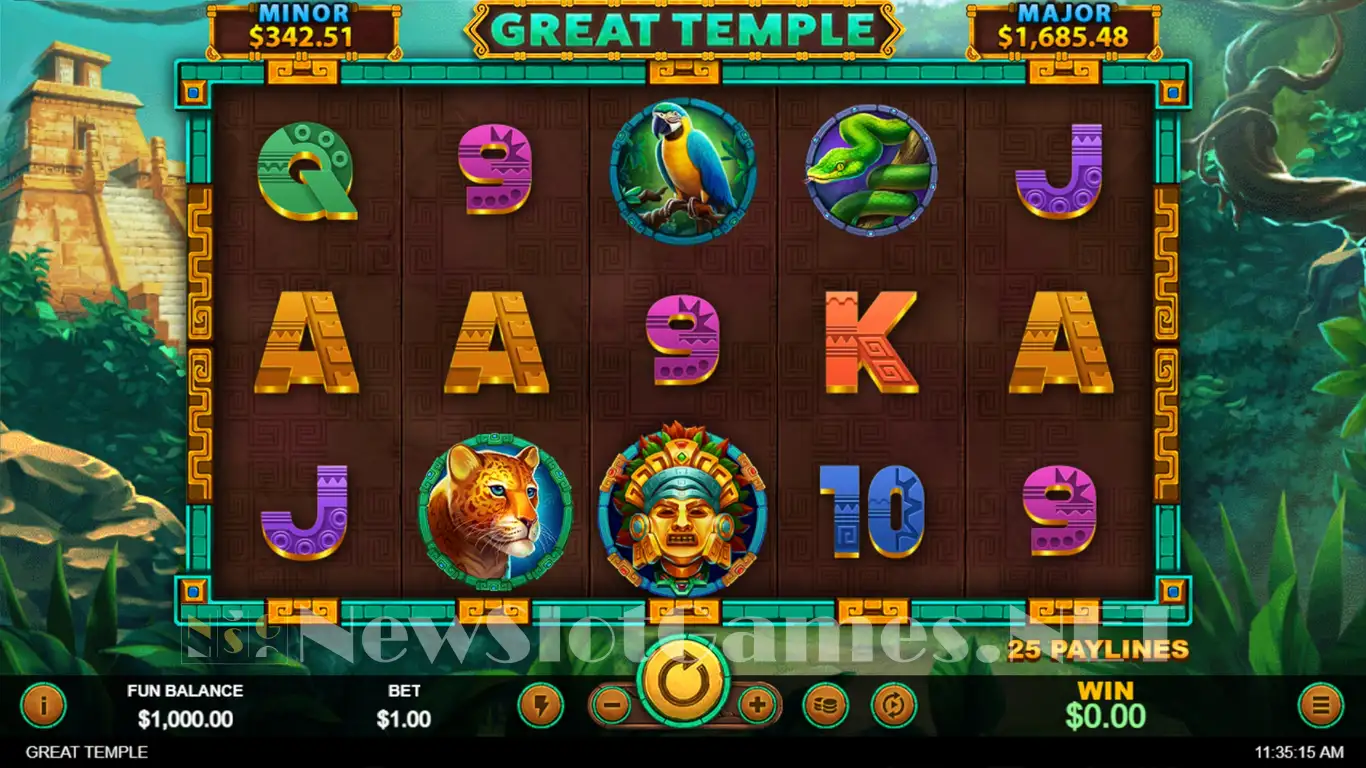
Task: Activate the autoplay circular arrows button
Action: [x=893, y=706]
